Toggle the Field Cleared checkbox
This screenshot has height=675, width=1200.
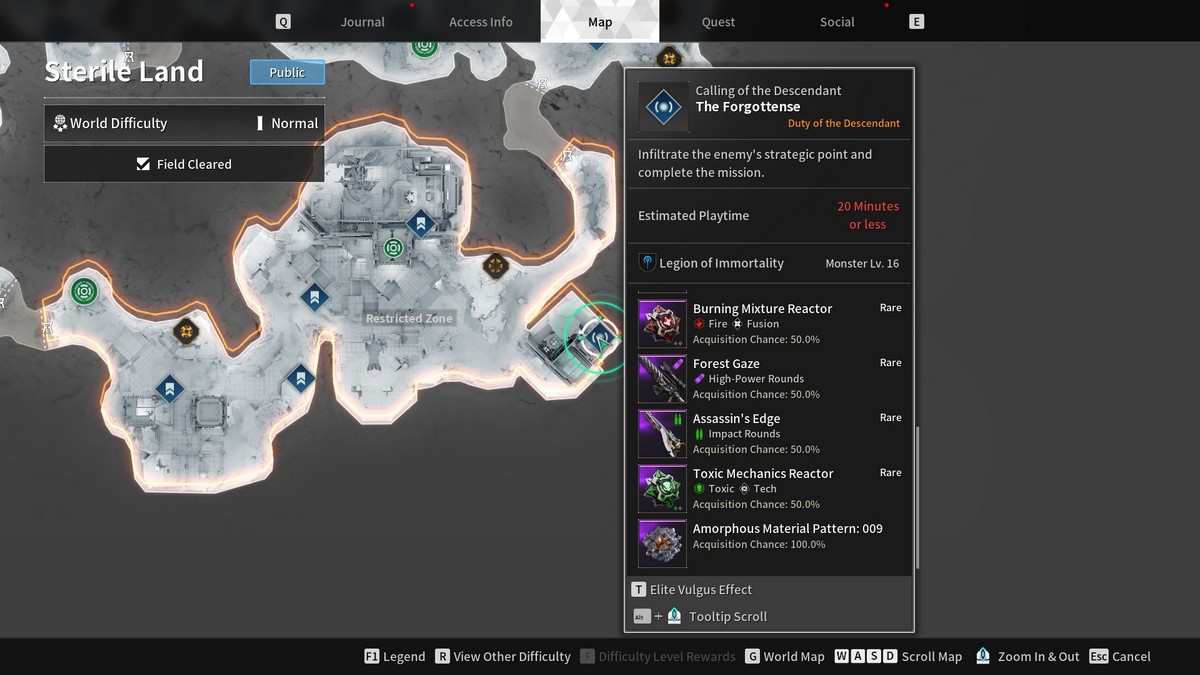(x=144, y=164)
